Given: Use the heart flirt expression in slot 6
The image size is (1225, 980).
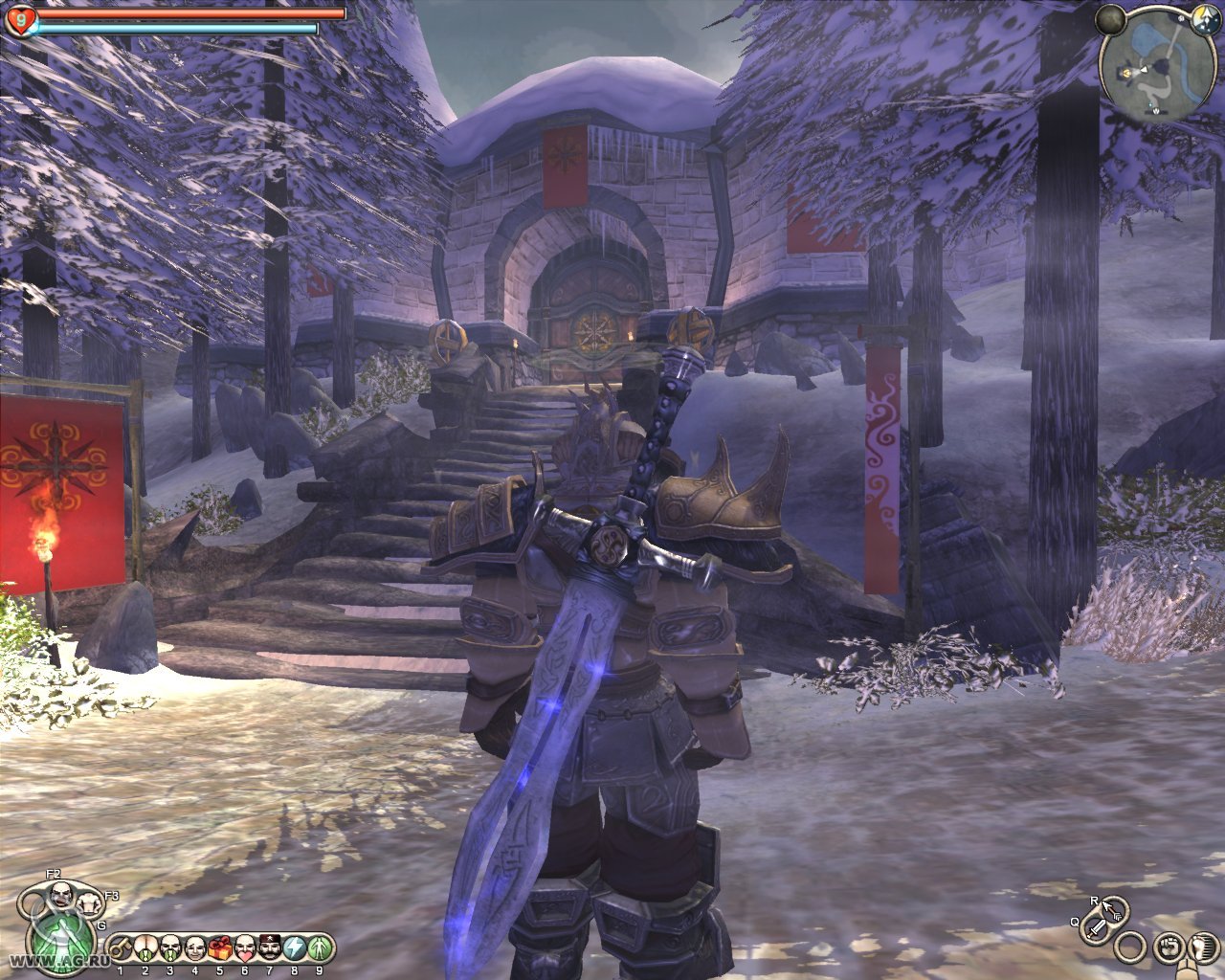Looking at the screenshot, I should (245, 948).
